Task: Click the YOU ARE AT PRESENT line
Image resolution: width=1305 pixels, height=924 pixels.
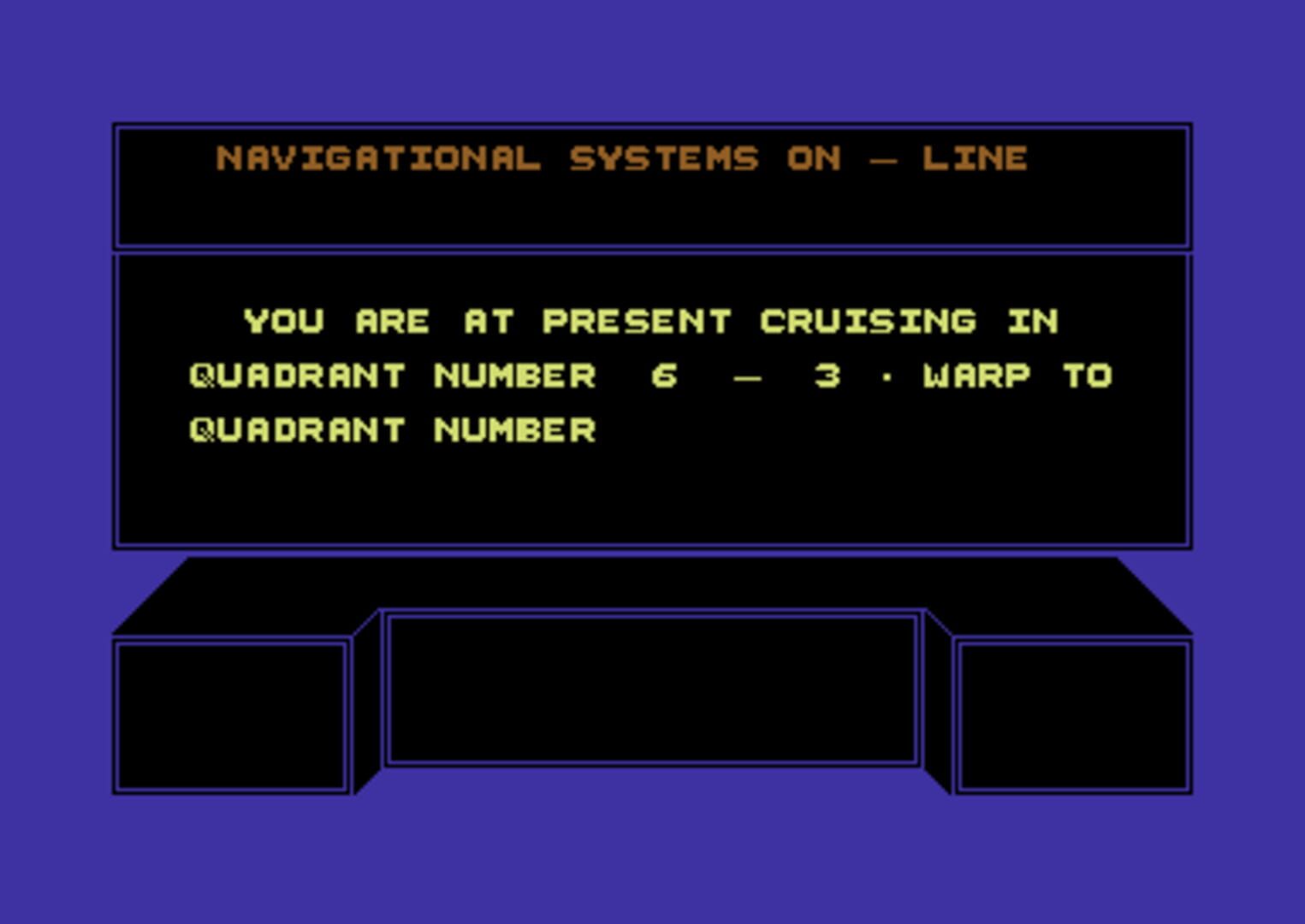Action: (479, 321)
